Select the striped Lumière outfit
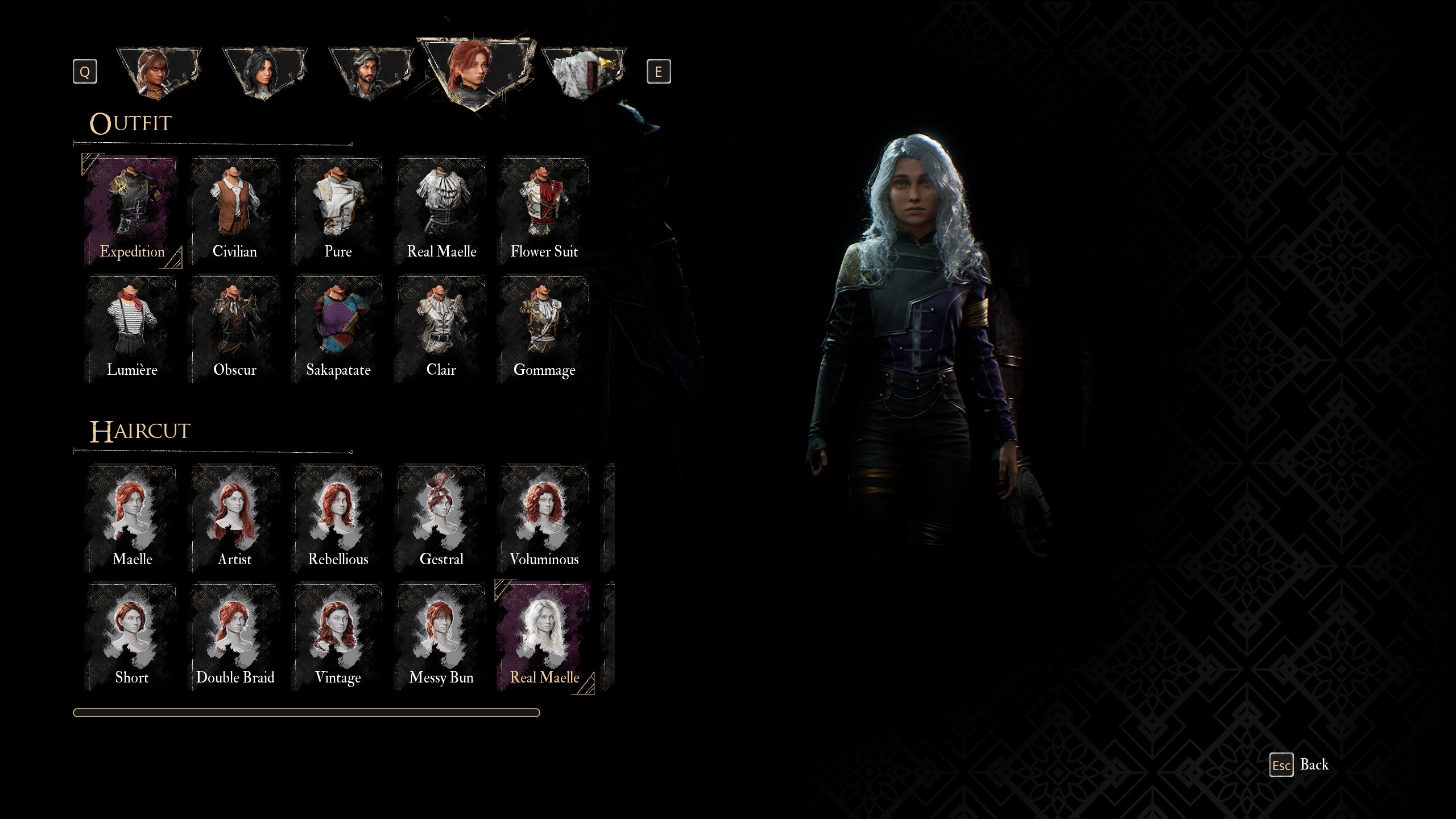The height and width of the screenshot is (819, 1456). click(132, 330)
